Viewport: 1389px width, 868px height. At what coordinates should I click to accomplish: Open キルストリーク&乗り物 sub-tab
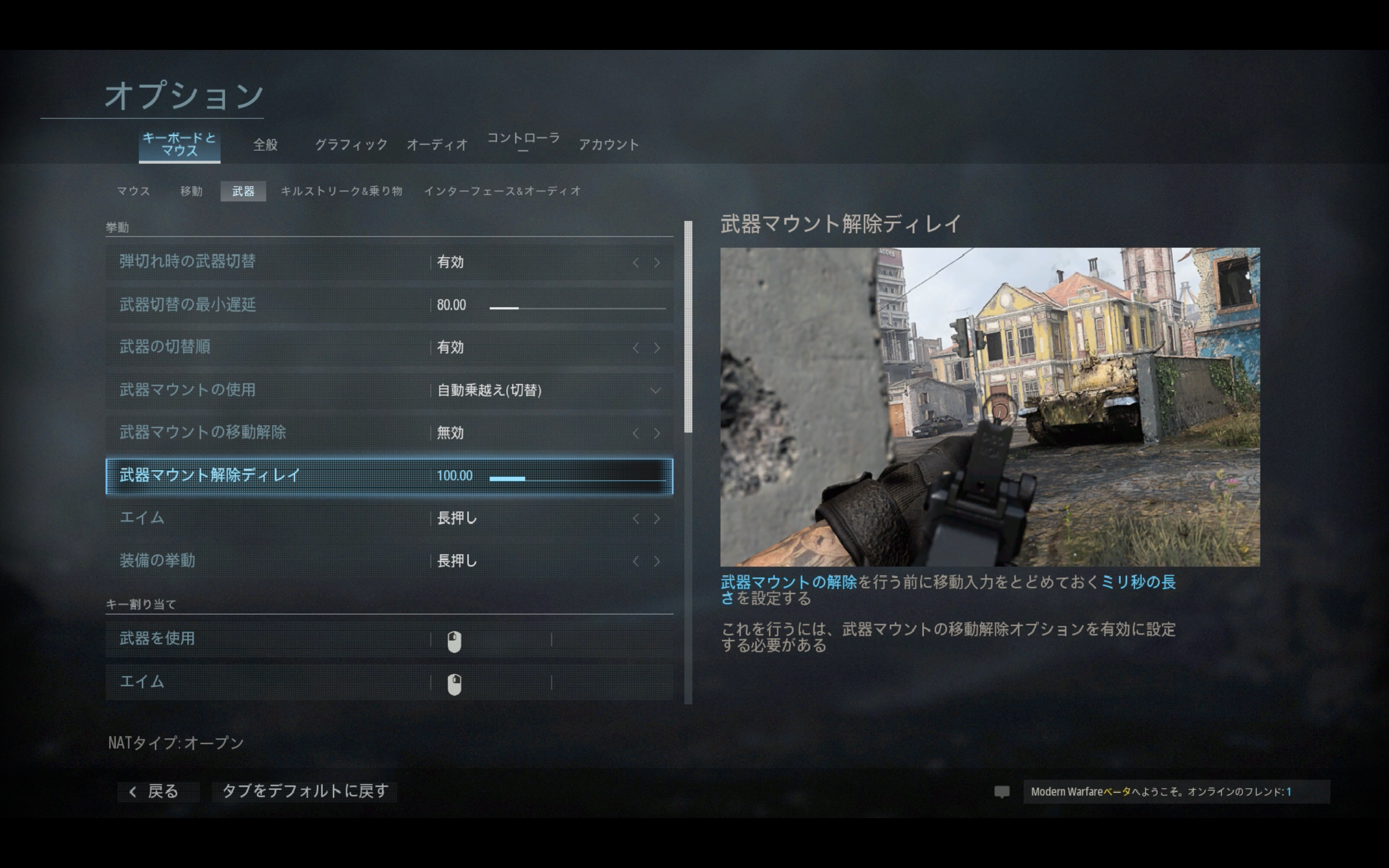341,191
